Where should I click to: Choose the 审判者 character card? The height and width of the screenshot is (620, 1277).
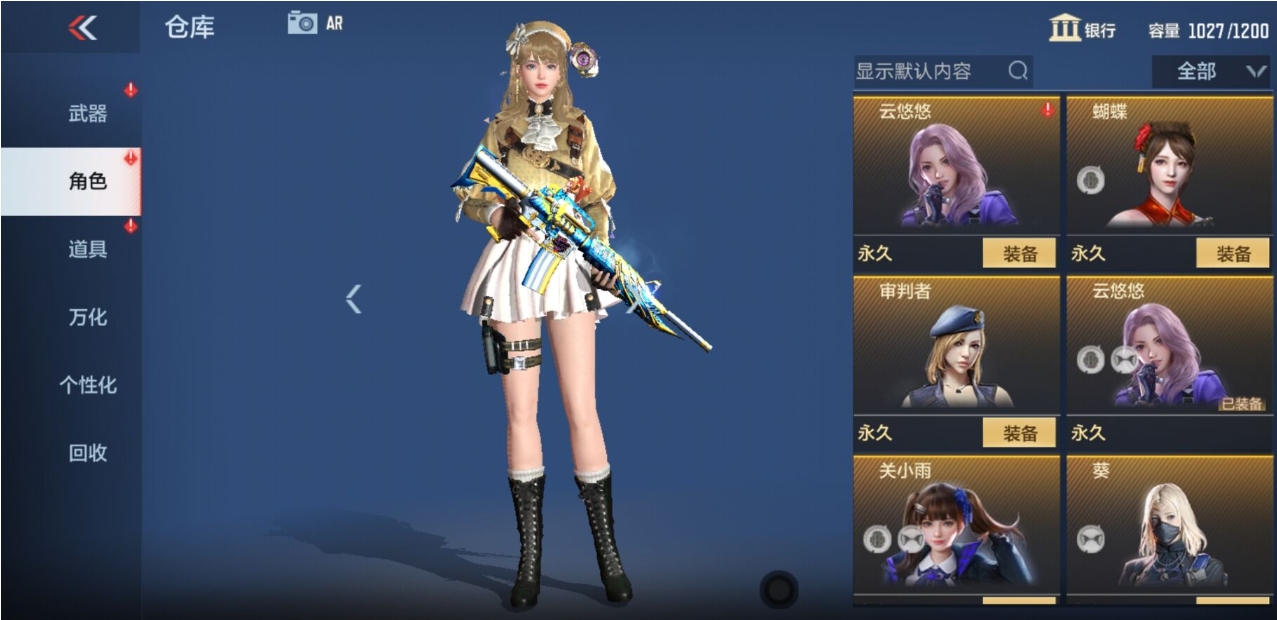[955, 345]
